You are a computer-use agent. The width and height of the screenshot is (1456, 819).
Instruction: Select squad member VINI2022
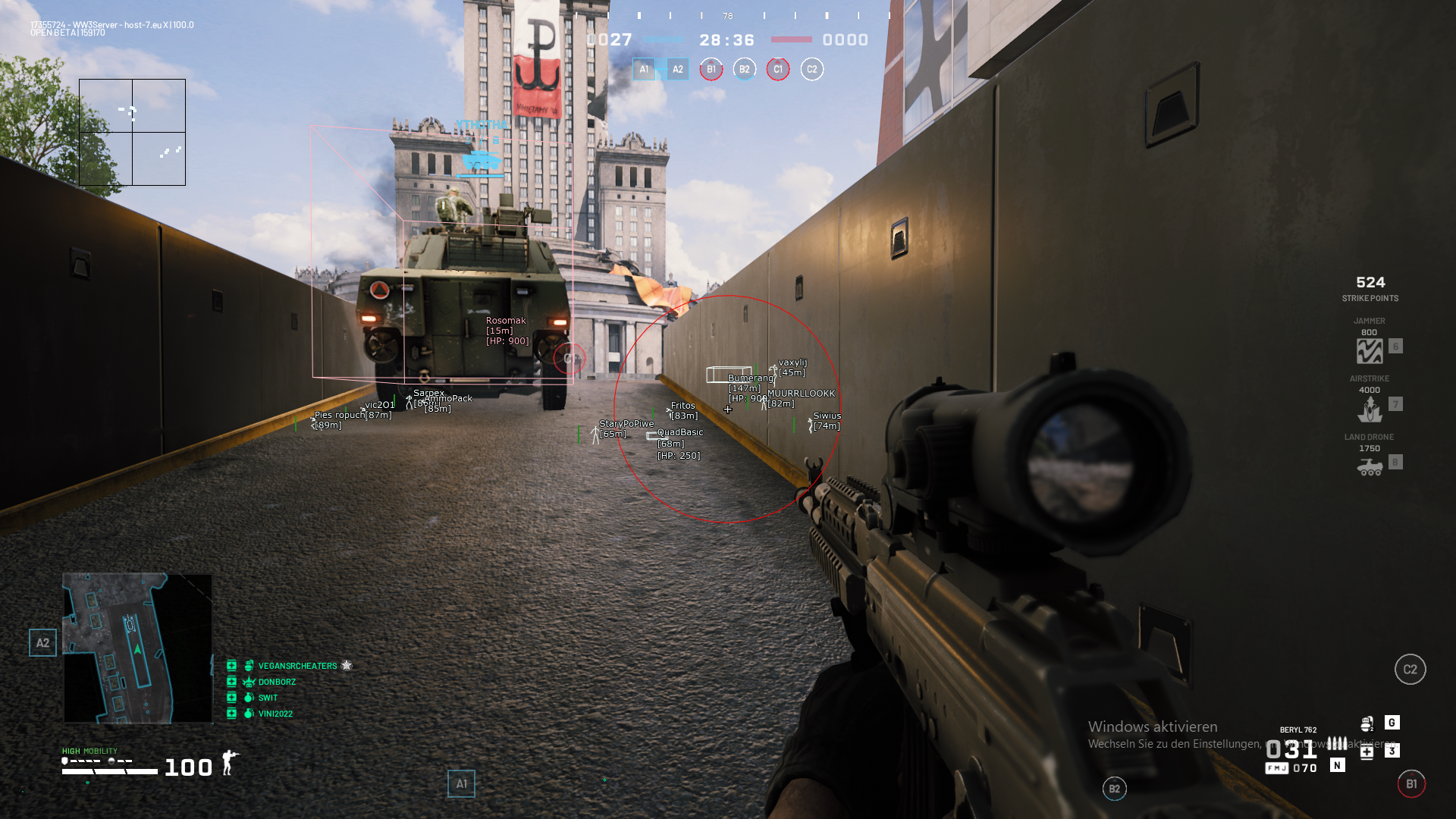(x=275, y=714)
